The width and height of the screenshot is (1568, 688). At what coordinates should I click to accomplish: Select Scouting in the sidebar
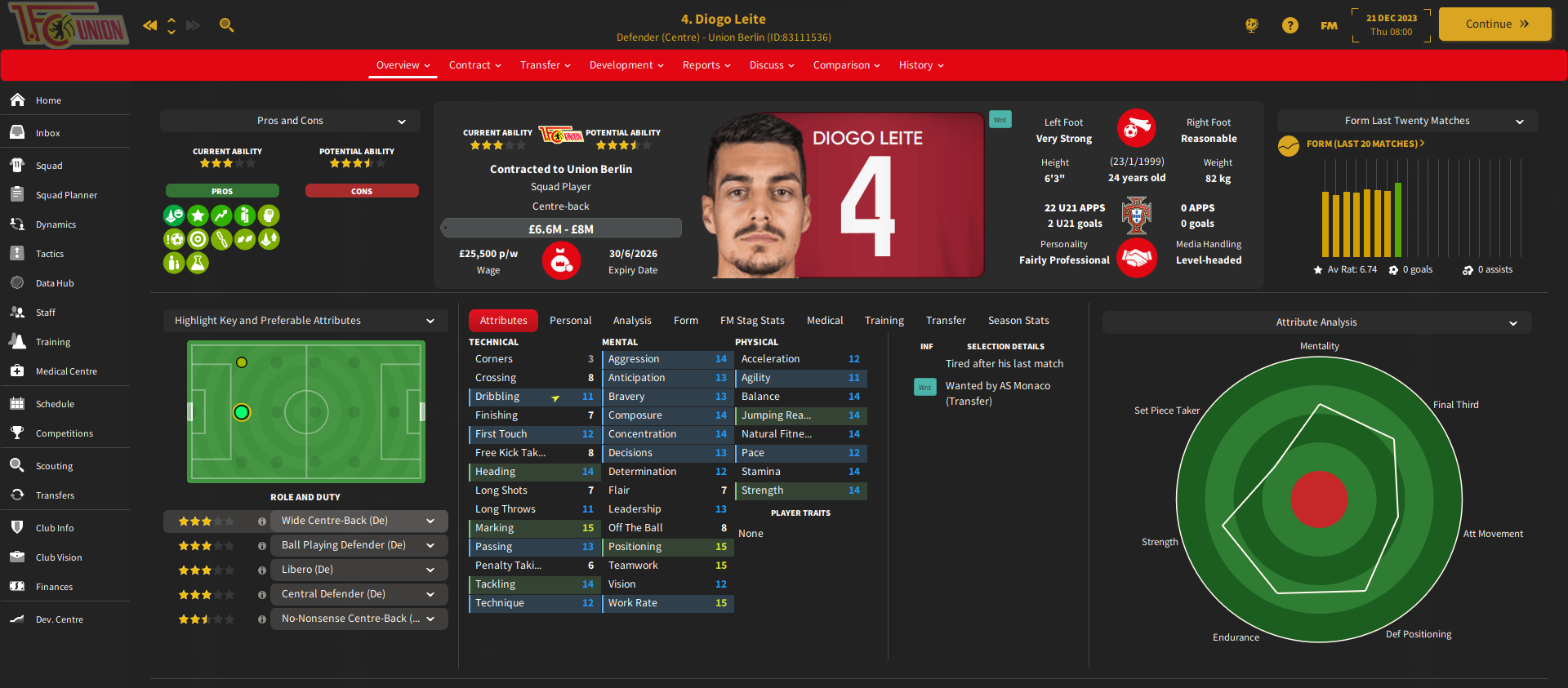[54, 466]
